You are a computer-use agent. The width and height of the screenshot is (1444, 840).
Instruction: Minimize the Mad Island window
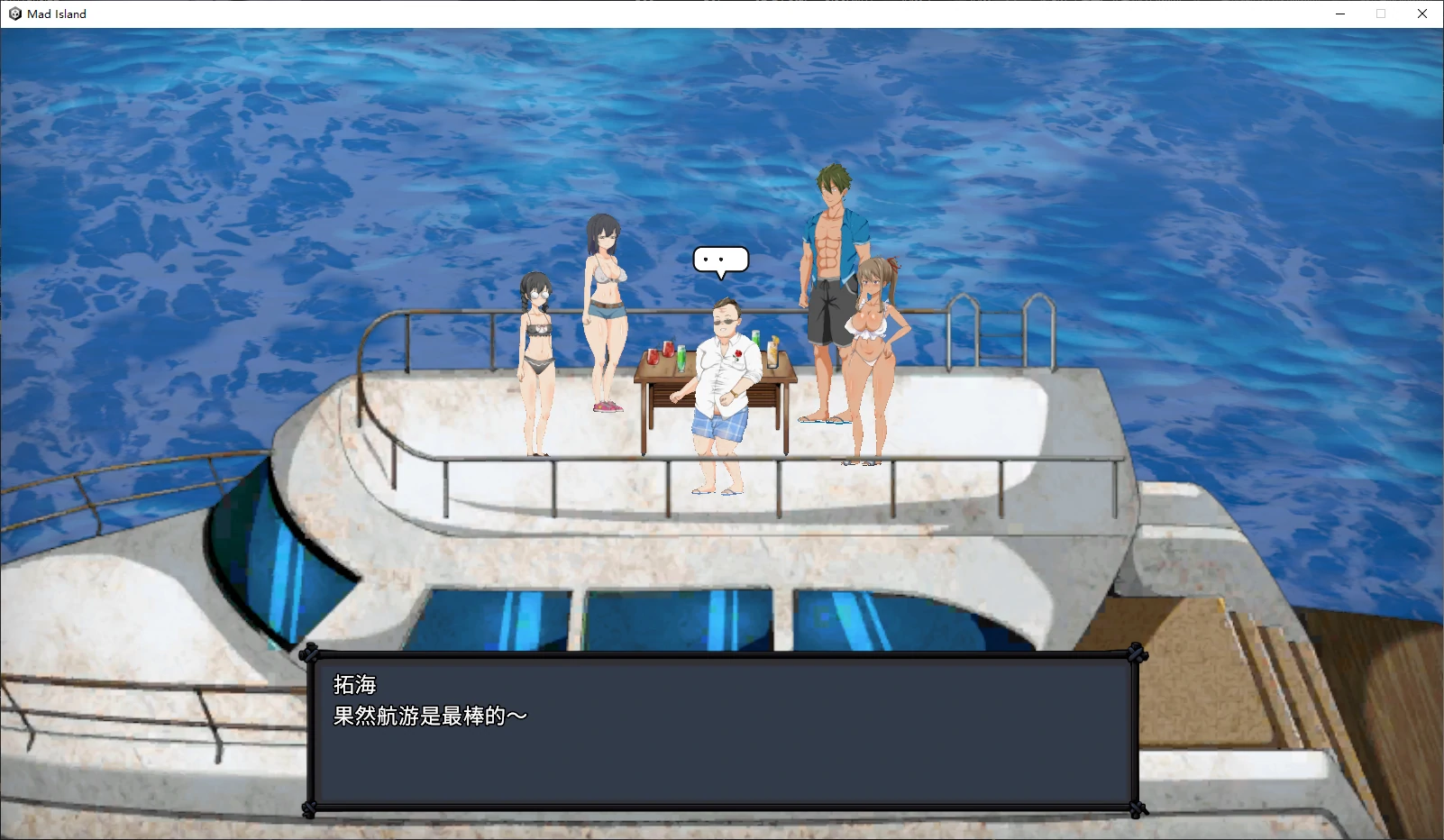1339,14
